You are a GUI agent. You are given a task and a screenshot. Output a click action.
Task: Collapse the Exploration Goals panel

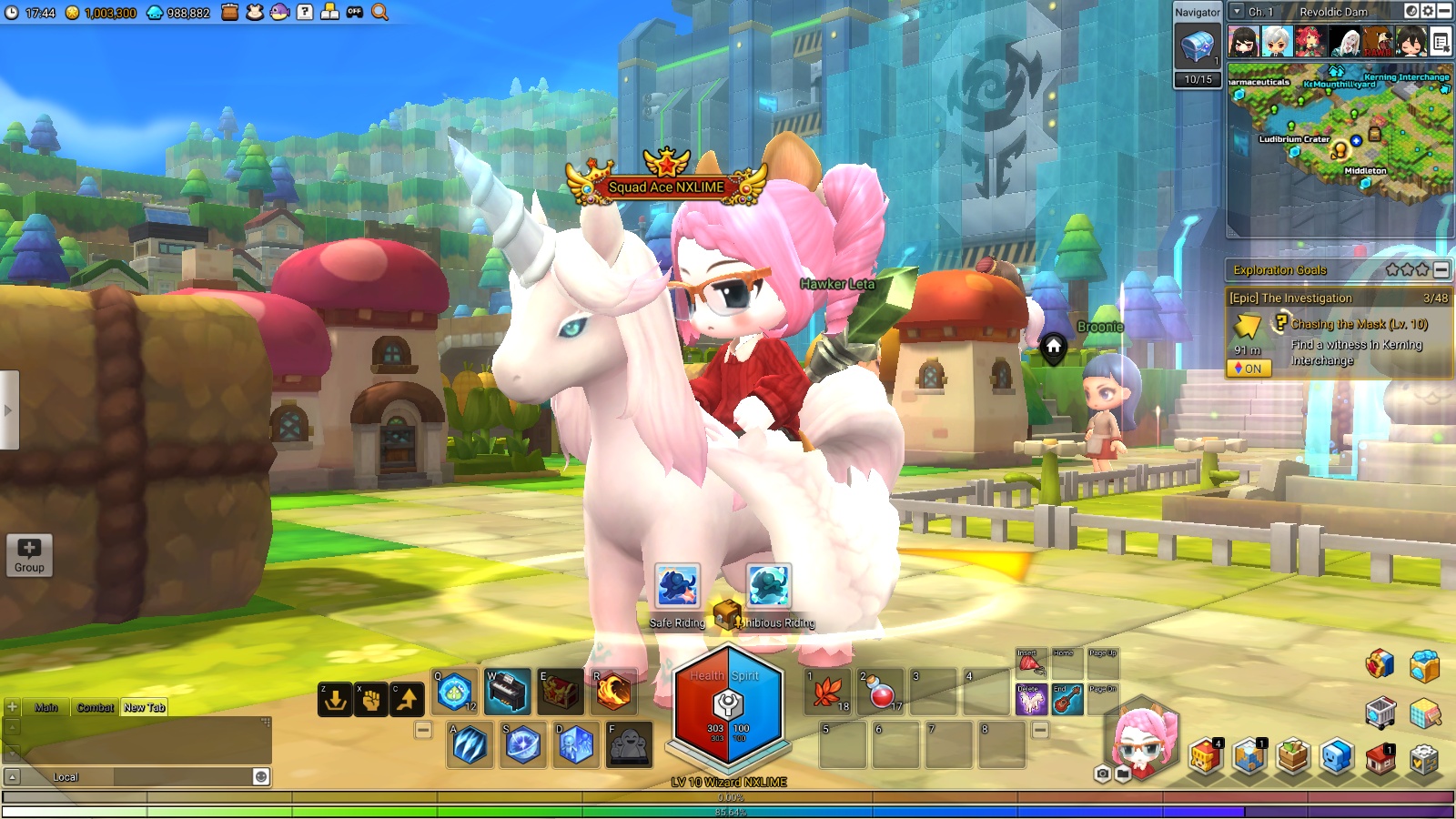coord(1441,269)
